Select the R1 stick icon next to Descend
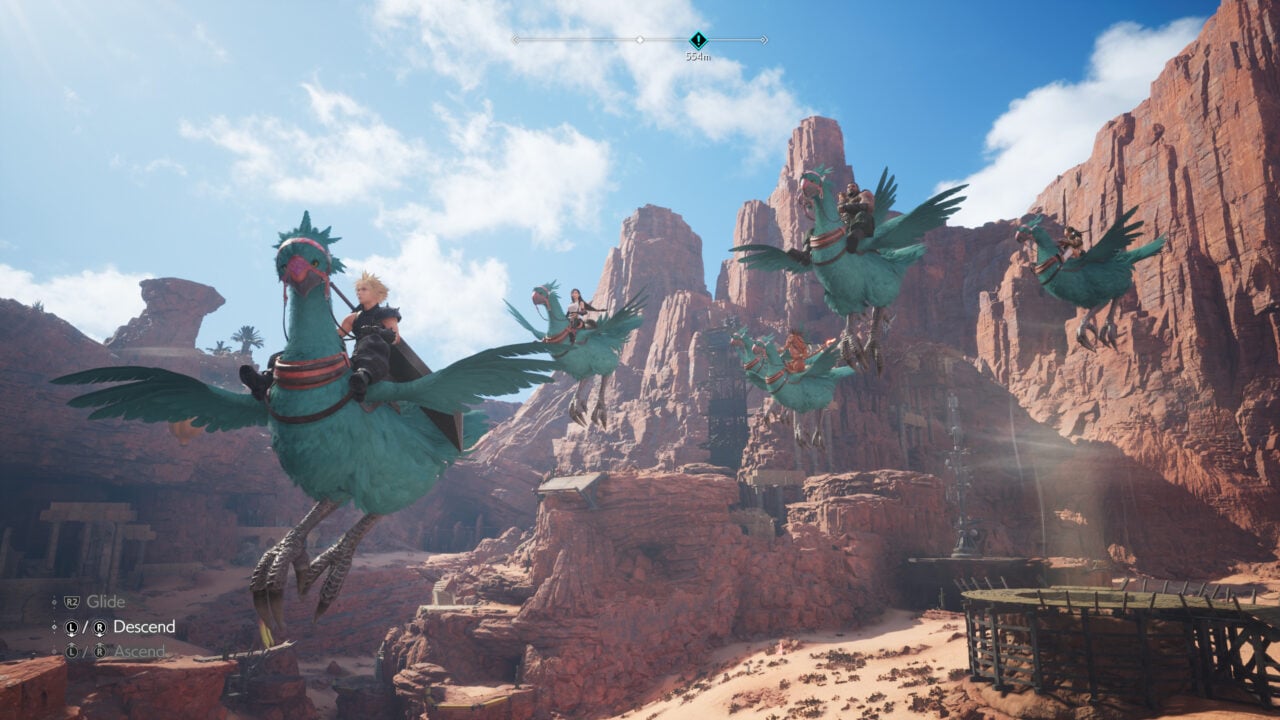Screen dimensions: 1280x720 pyautogui.click(x=100, y=627)
